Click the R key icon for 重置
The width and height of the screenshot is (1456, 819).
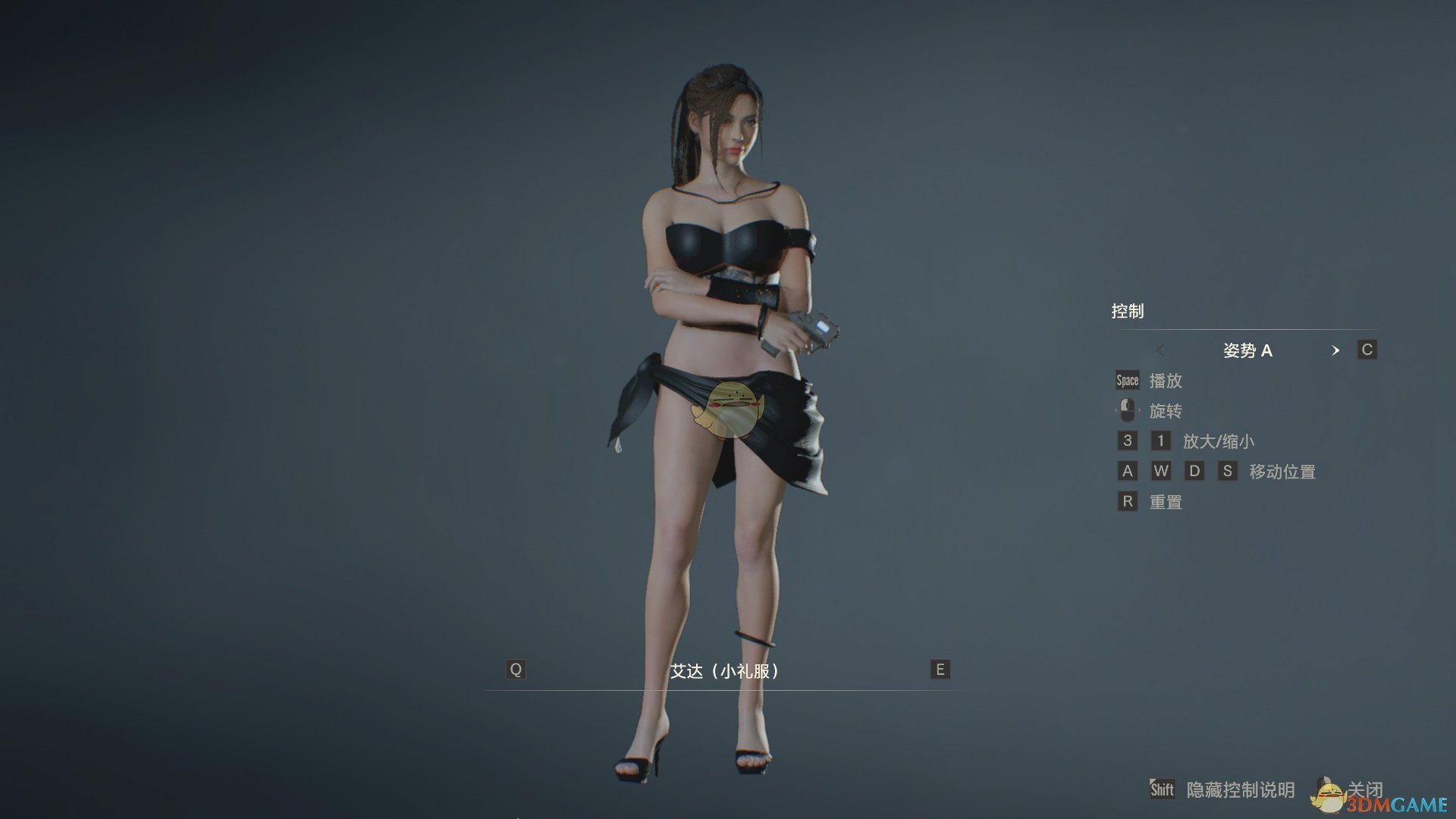1127,501
